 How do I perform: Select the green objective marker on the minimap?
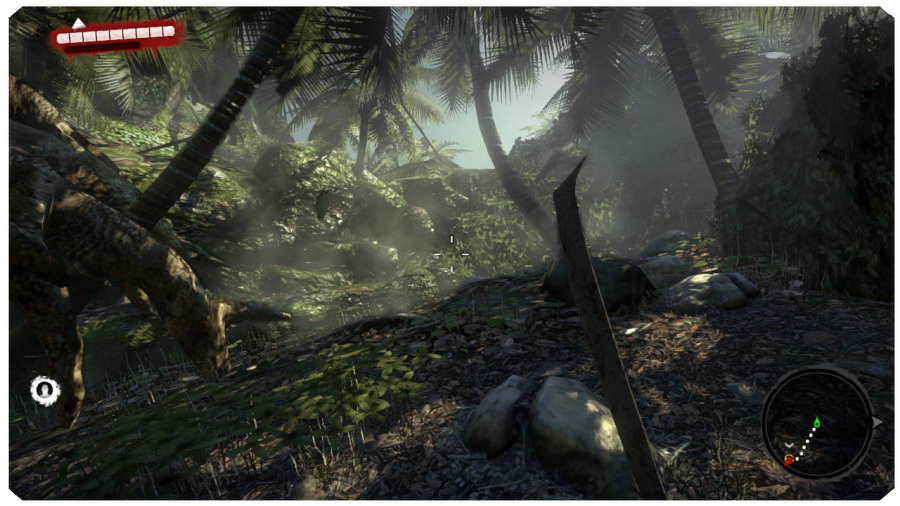(817, 423)
